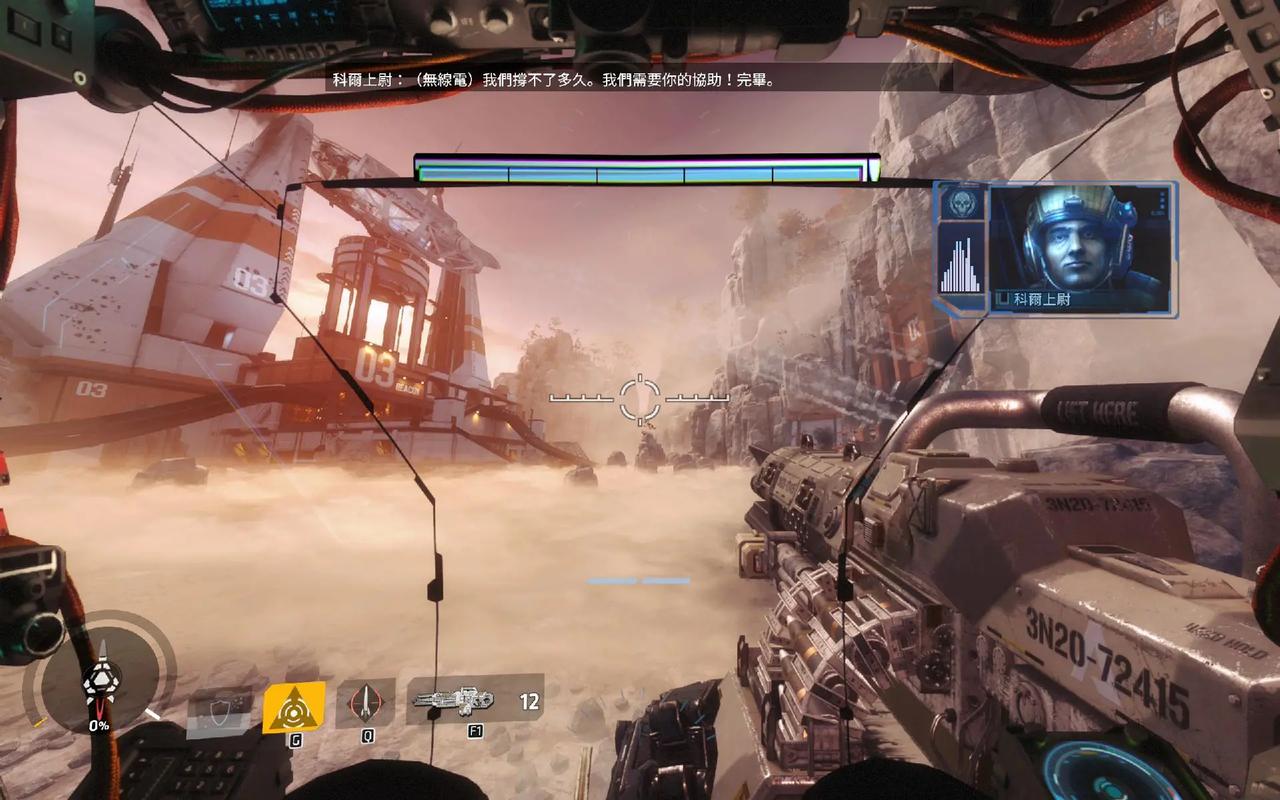Click the faded shield defensive ability icon

(x=219, y=707)
